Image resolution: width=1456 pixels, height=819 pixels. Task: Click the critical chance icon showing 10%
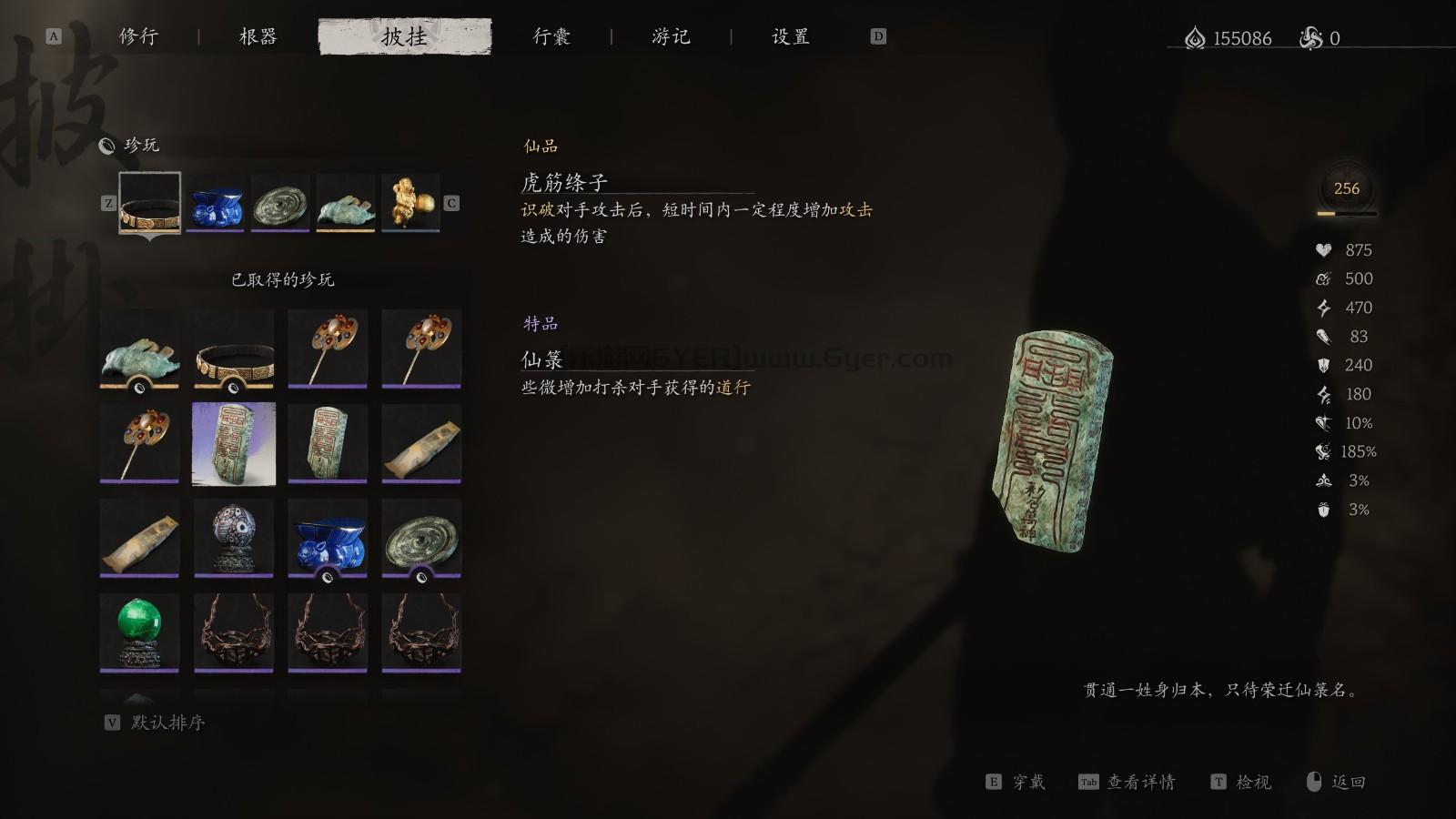(1323, 422)
